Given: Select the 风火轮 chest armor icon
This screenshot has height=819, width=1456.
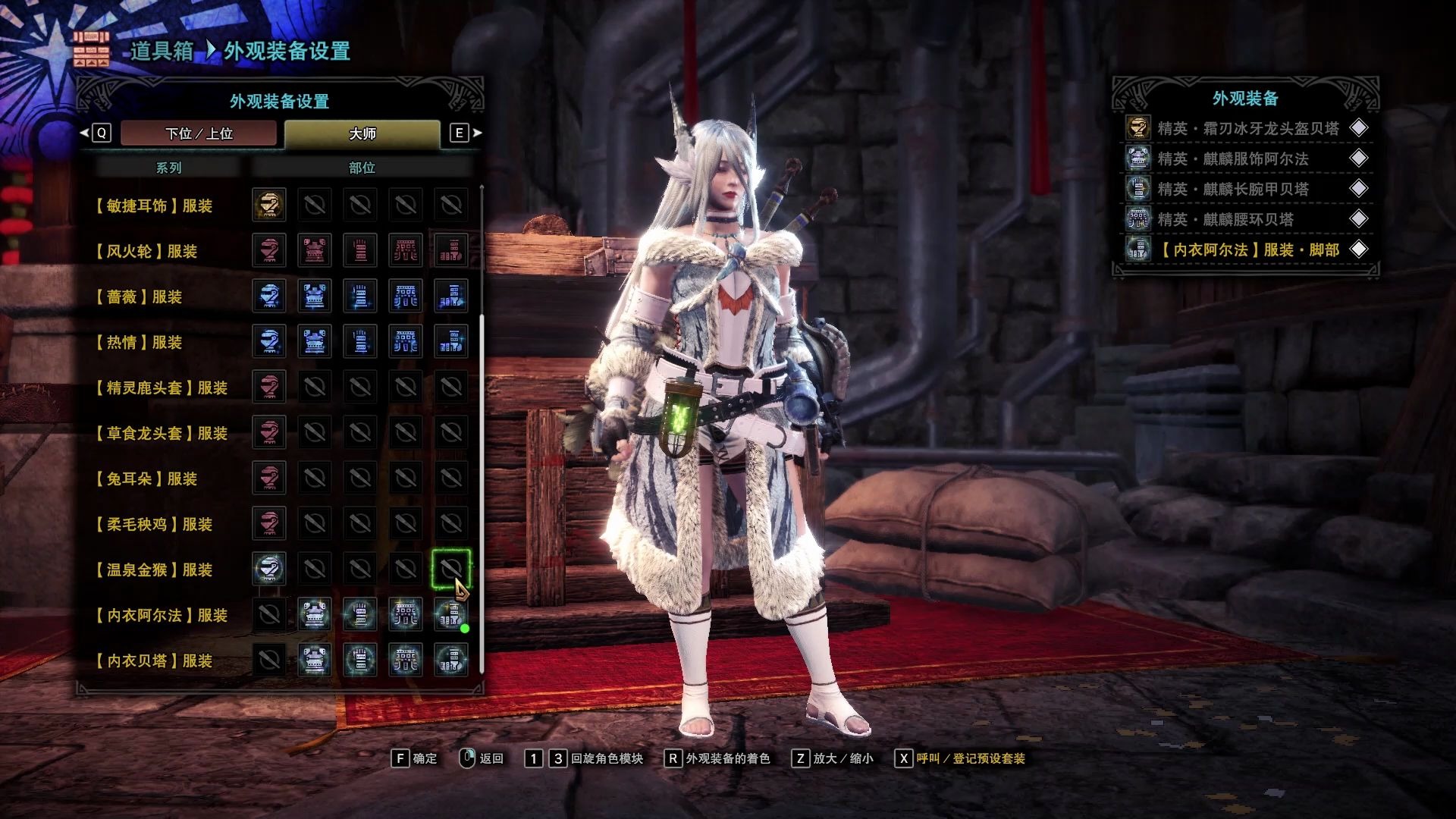Looking at the screenshot, I should coord(314,250).
